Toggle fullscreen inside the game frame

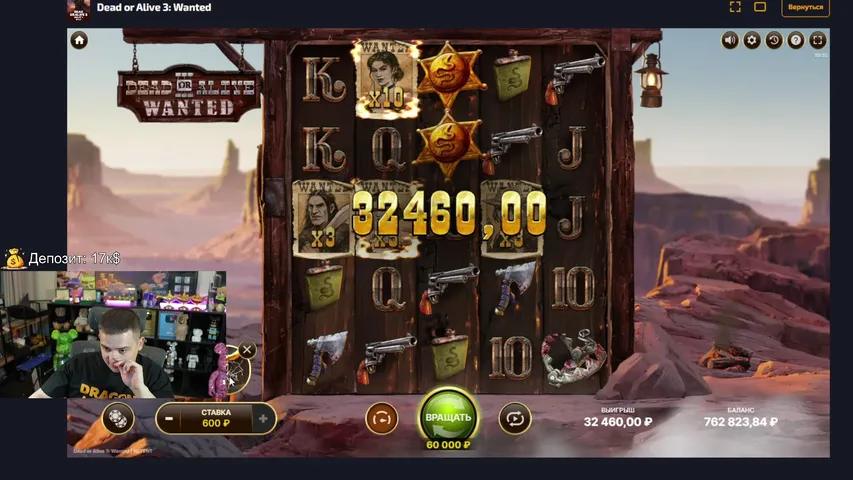click(818, 40)
